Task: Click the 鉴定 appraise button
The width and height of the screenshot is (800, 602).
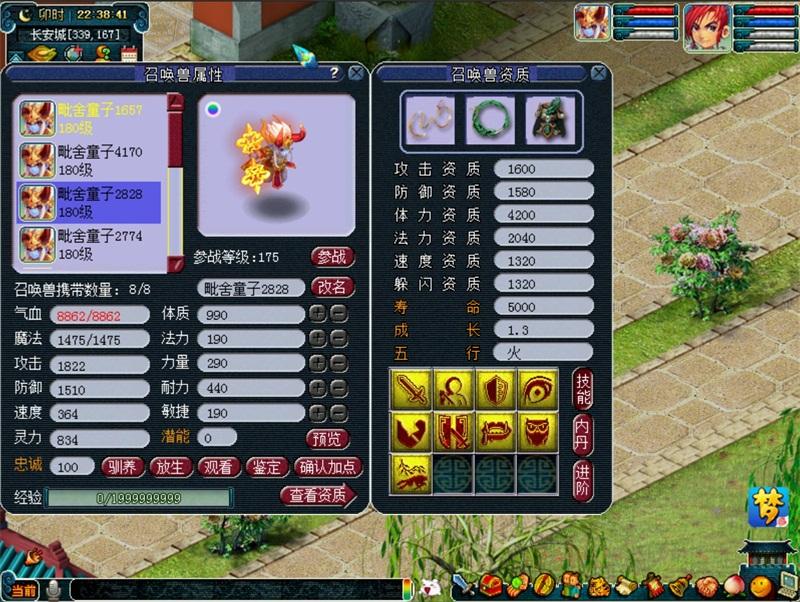Action: click(266, 466)
